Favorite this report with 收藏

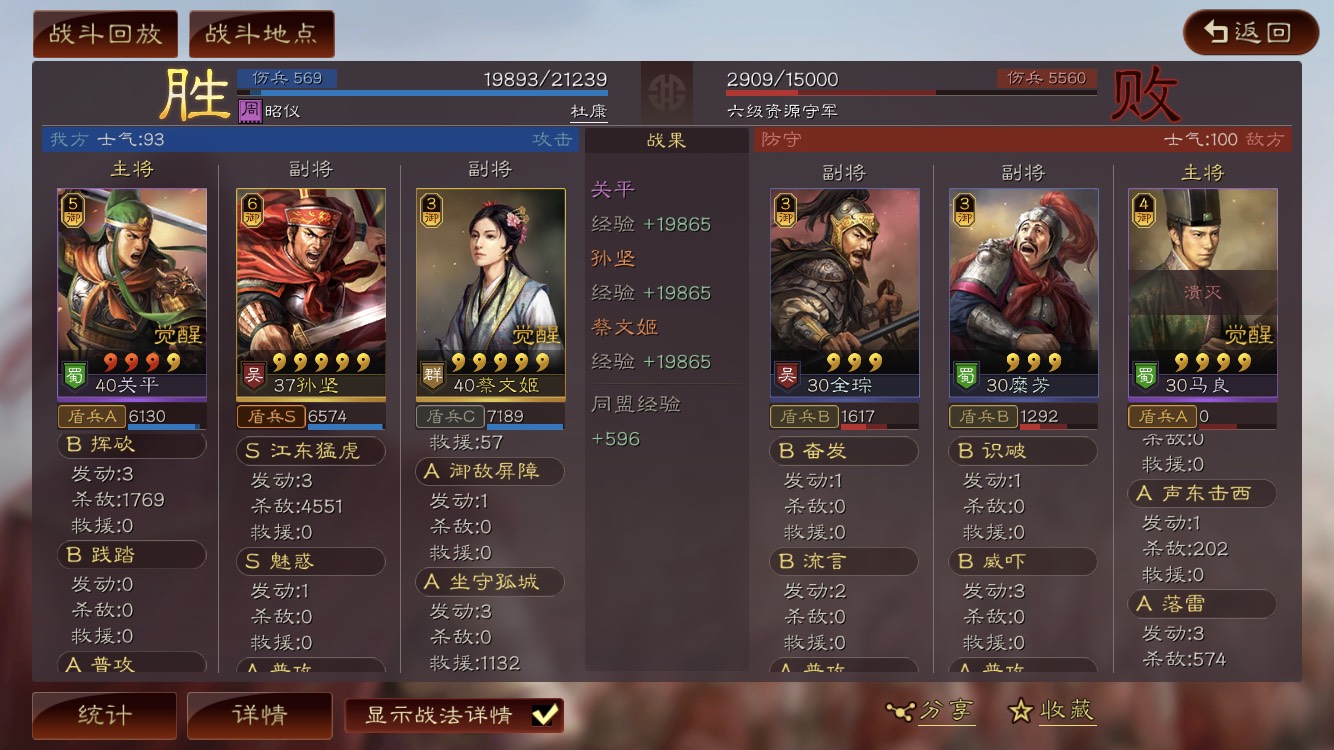click(x=1053, y=711)
